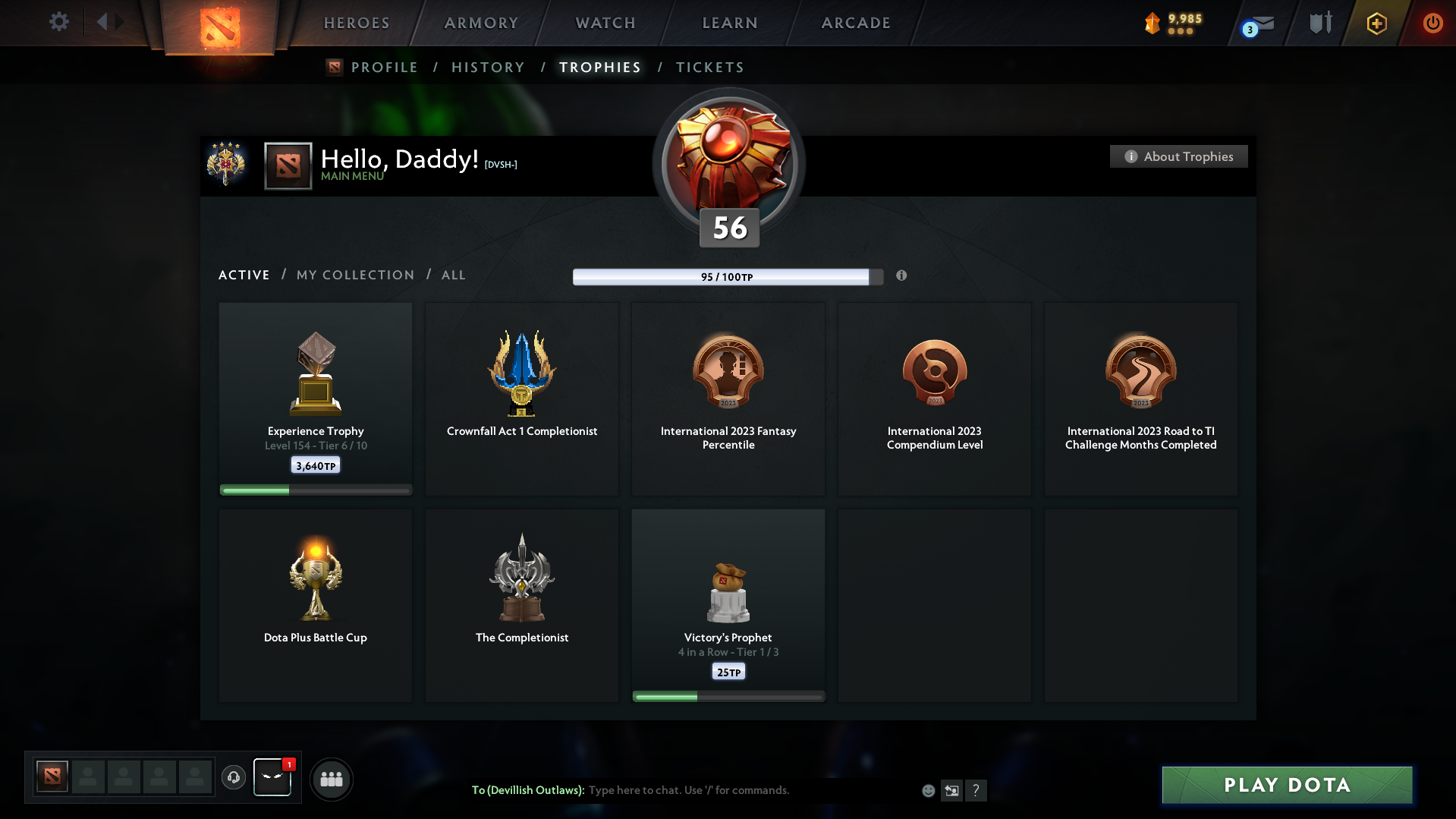Click the power/quit game icon
The image size is (1456, 819).
[1432, 23]
